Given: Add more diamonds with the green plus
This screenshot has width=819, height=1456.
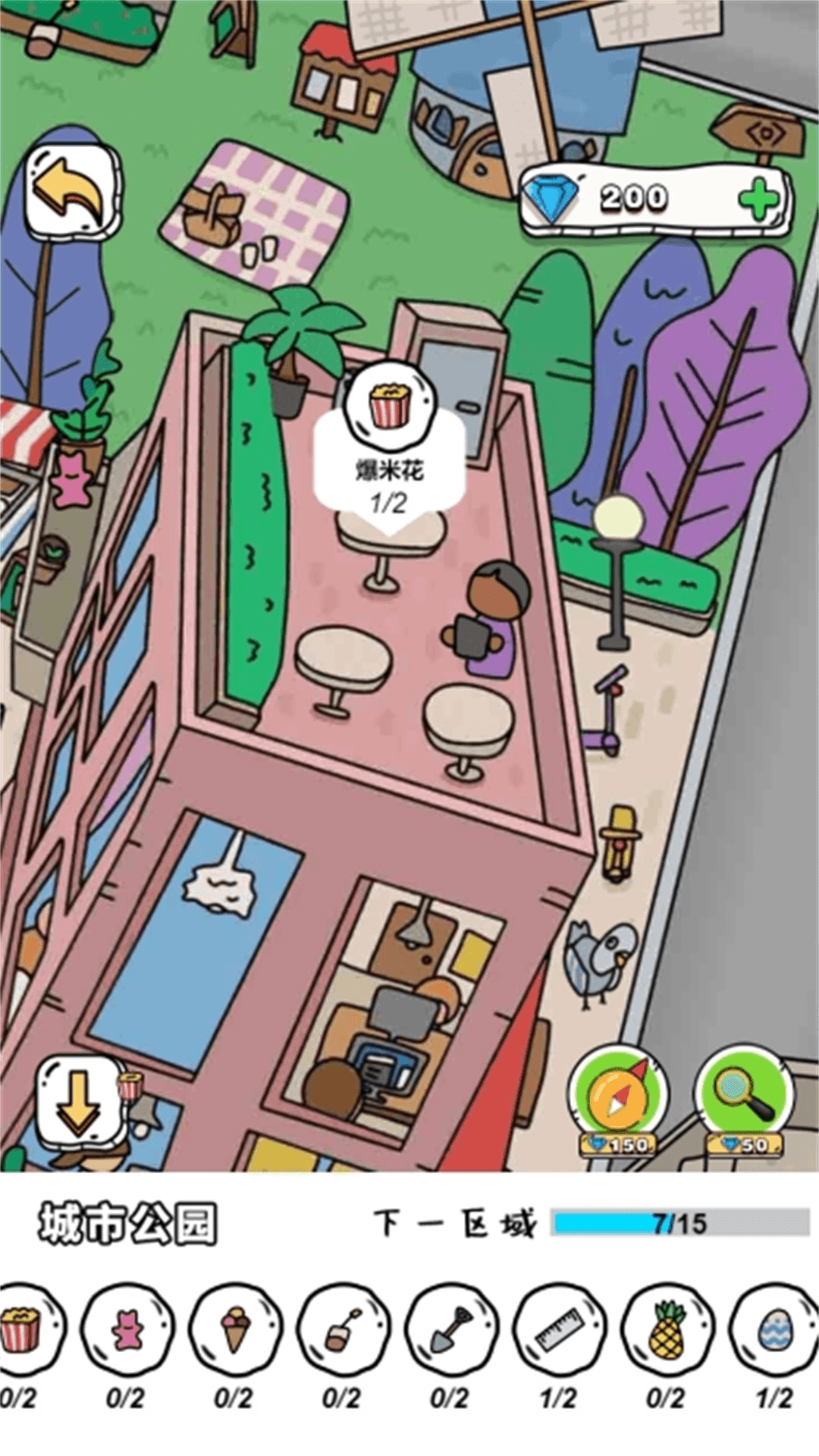Looking at the screenshot, I should pos(758,199).
